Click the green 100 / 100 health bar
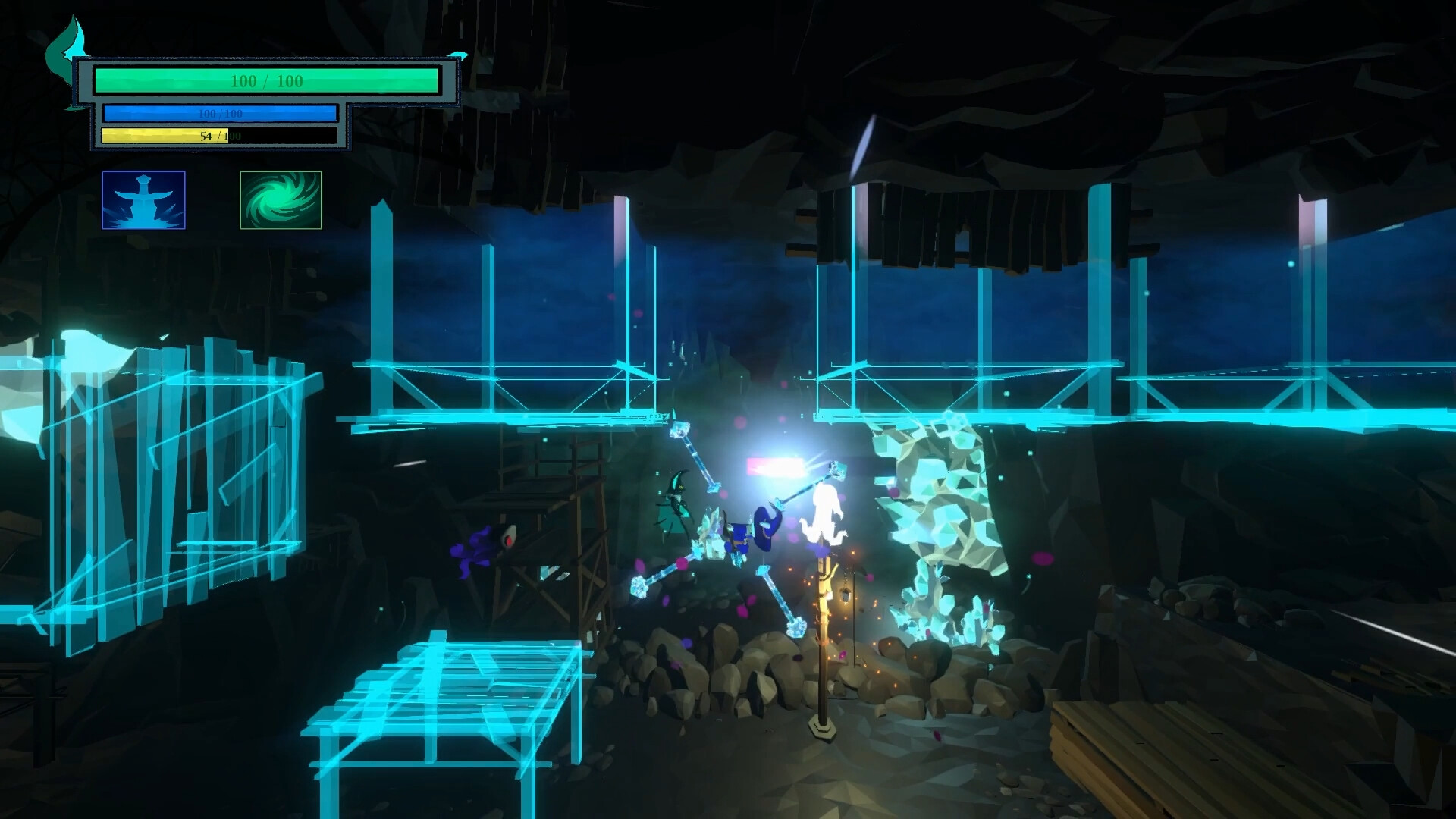 click(269, 78)
